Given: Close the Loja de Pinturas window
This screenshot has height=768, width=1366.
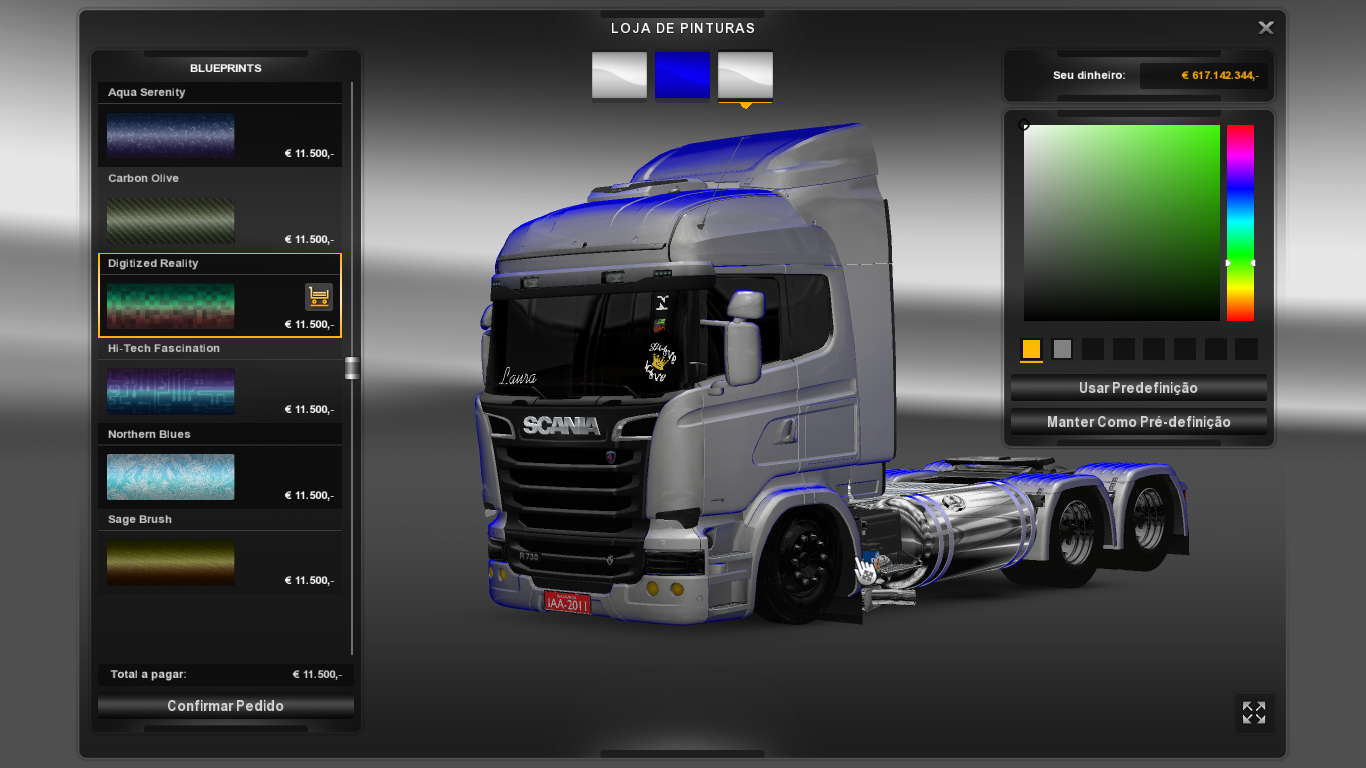Looking at the screenshot, I should (1265, 27).
